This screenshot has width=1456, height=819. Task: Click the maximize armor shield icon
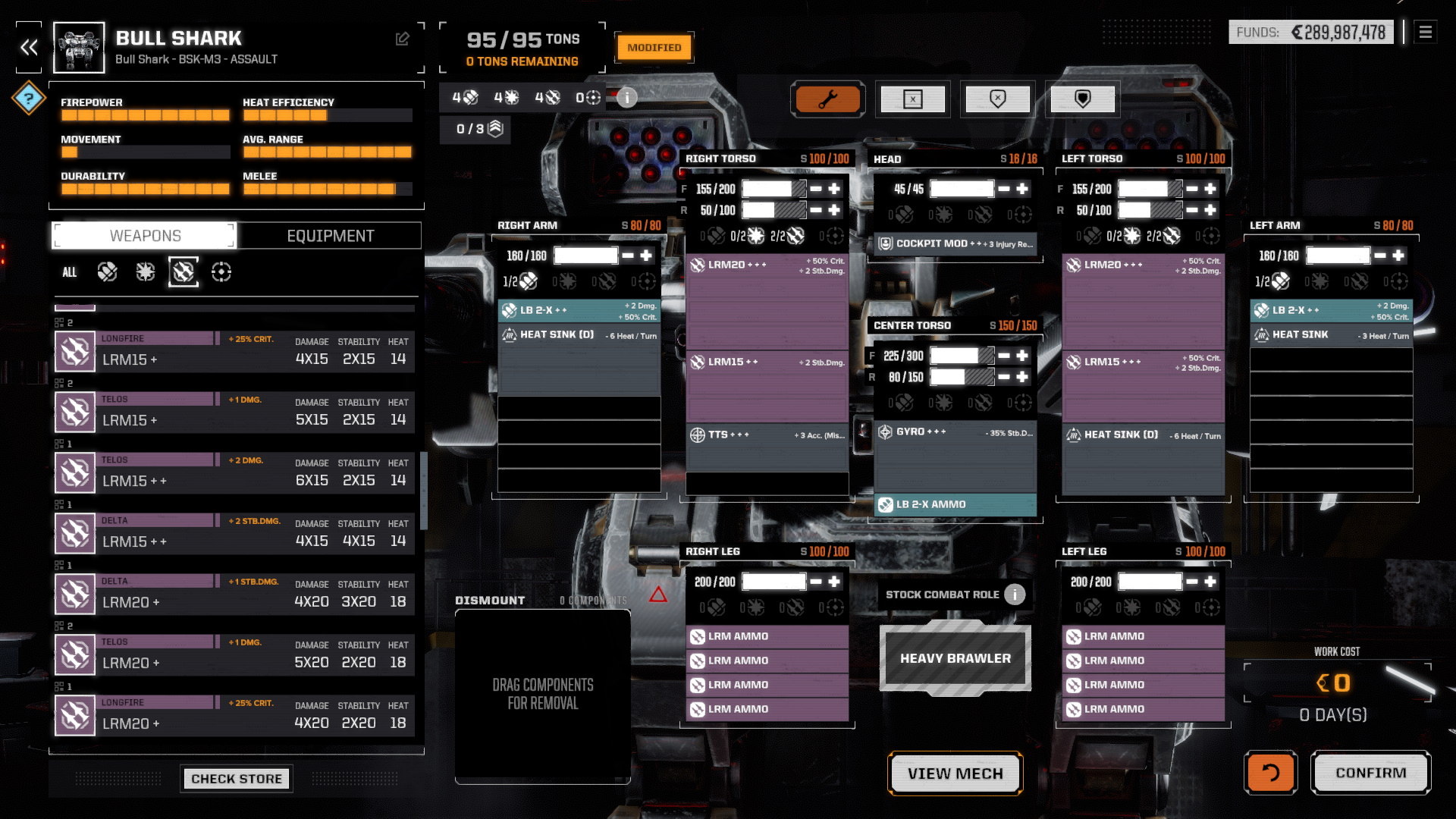click(1082, 99)
